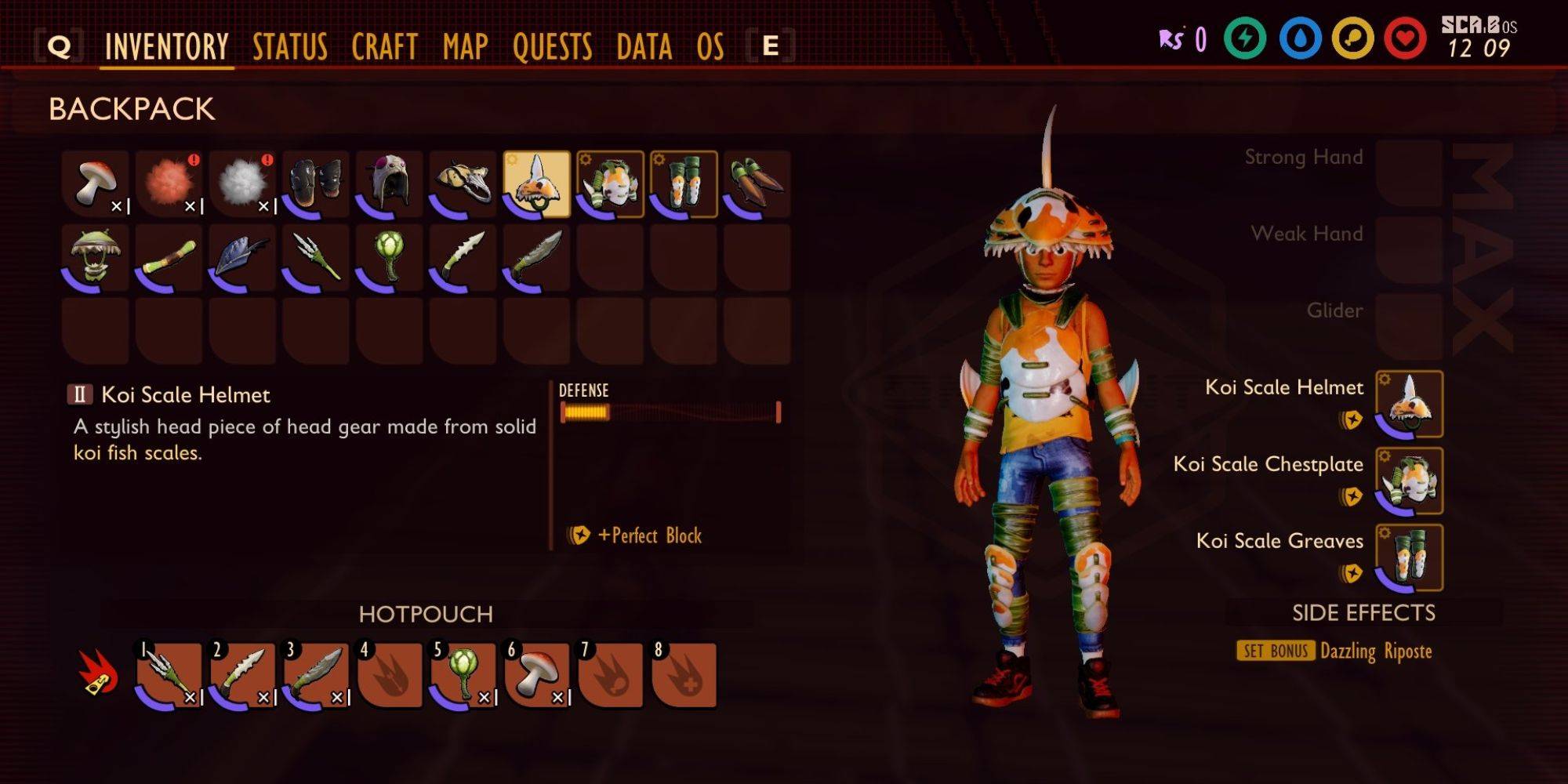Switch to the Status tab
This screenshot has width=1568, height=784.
click(x=289, y=47)
